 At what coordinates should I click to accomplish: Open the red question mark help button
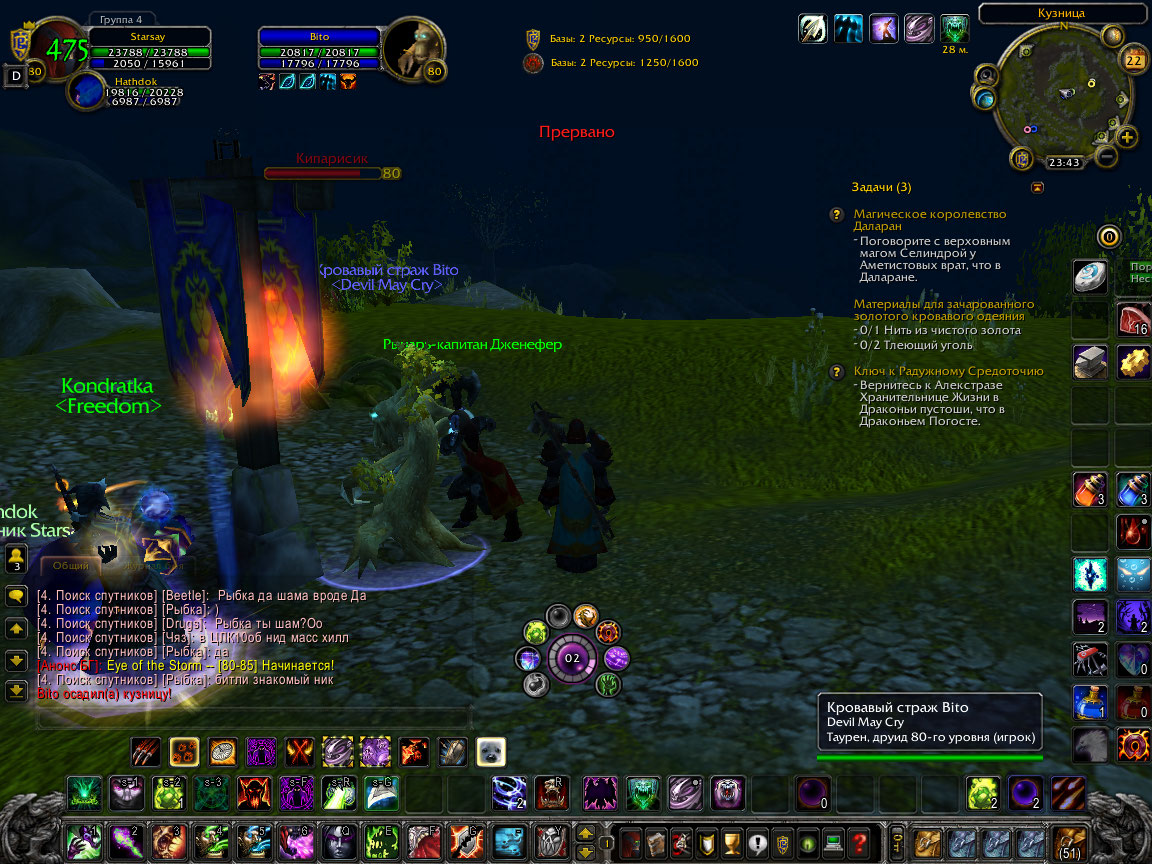pyautogui.click(x=858, y=841)
